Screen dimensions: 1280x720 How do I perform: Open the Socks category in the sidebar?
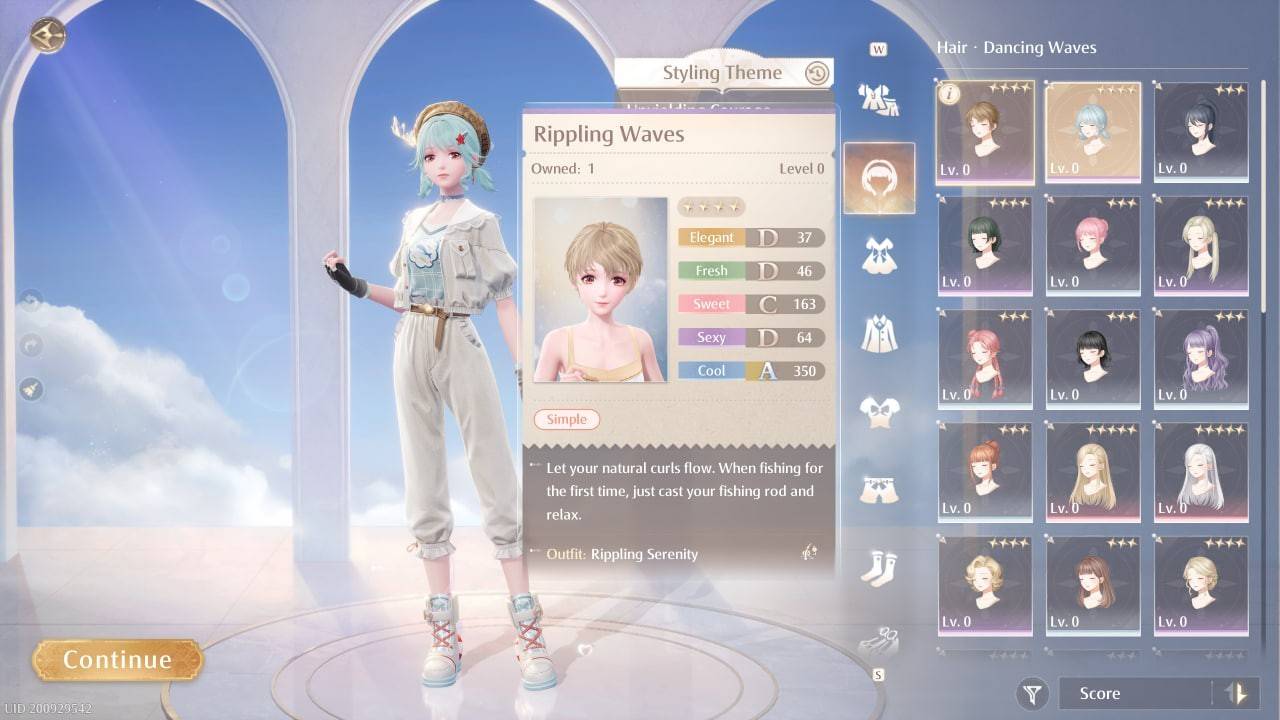click(879, 565)
